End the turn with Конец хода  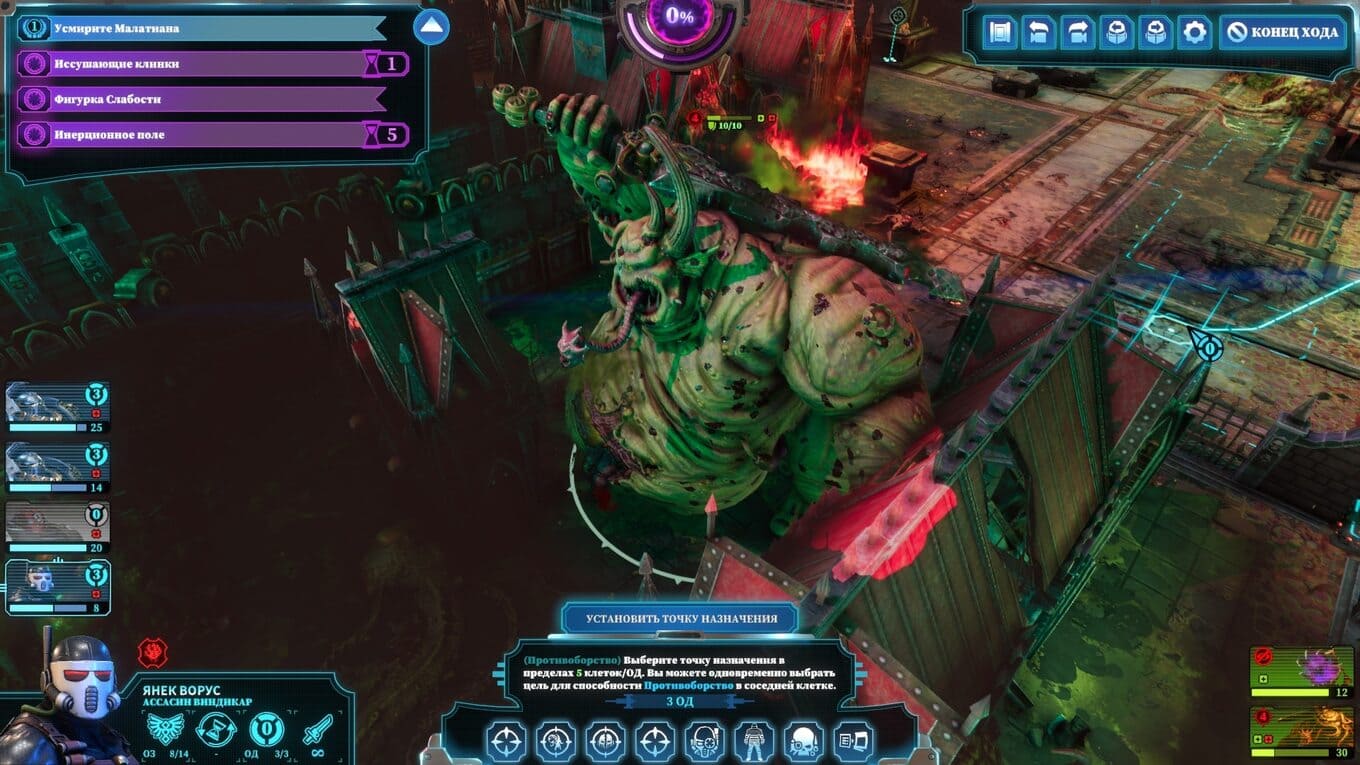point(1283,33)
